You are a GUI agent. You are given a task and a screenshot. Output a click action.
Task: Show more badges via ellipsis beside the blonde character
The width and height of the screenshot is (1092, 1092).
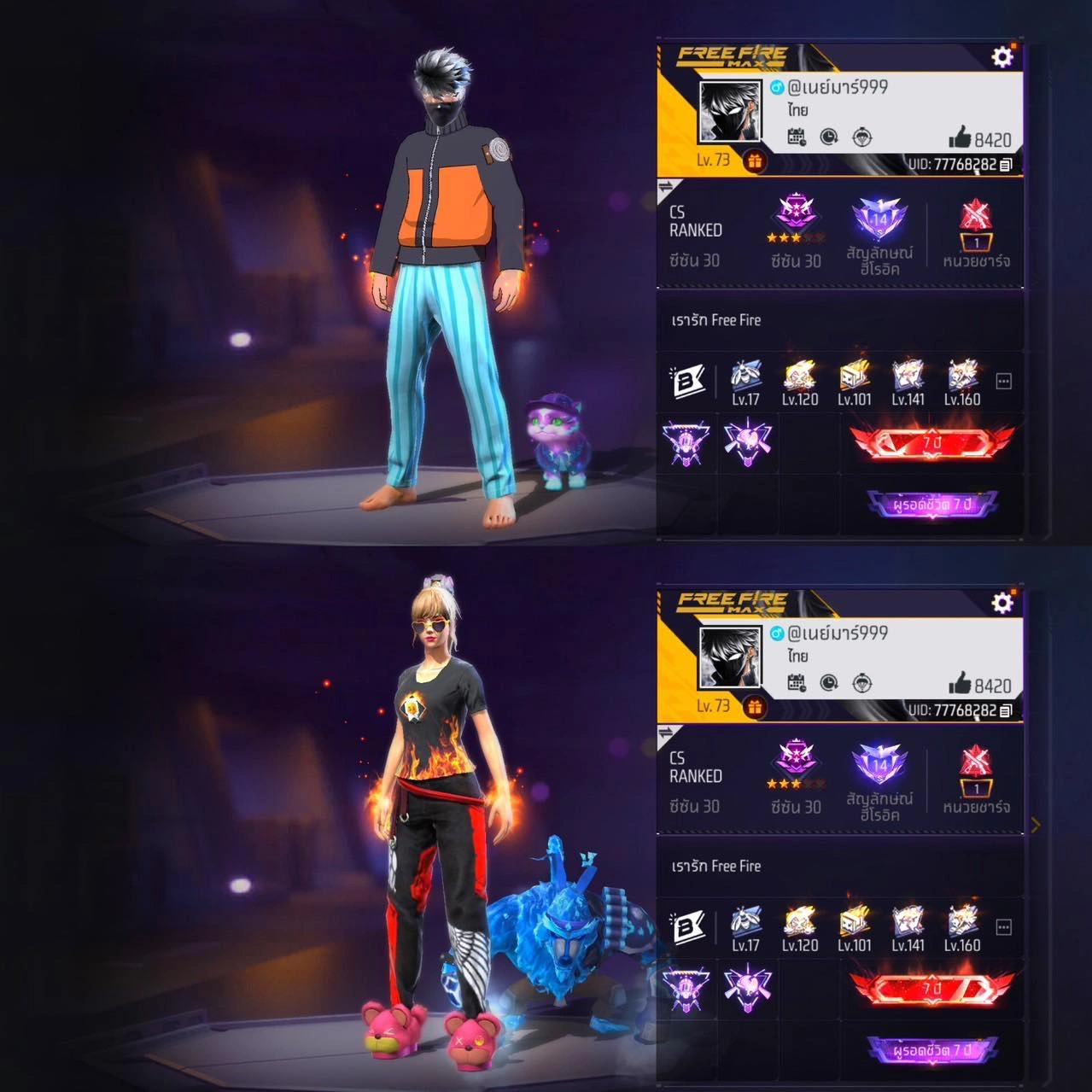1004,927
